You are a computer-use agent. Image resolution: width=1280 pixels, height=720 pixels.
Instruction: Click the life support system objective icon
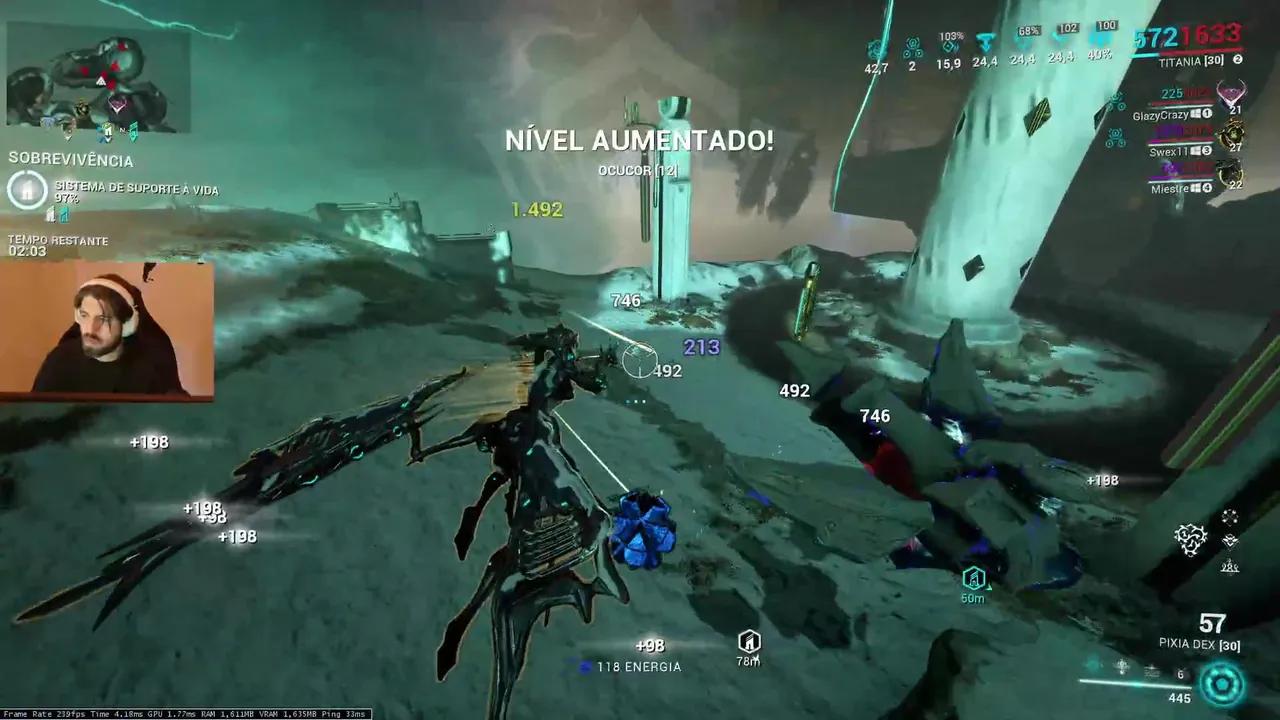[27, 189]
